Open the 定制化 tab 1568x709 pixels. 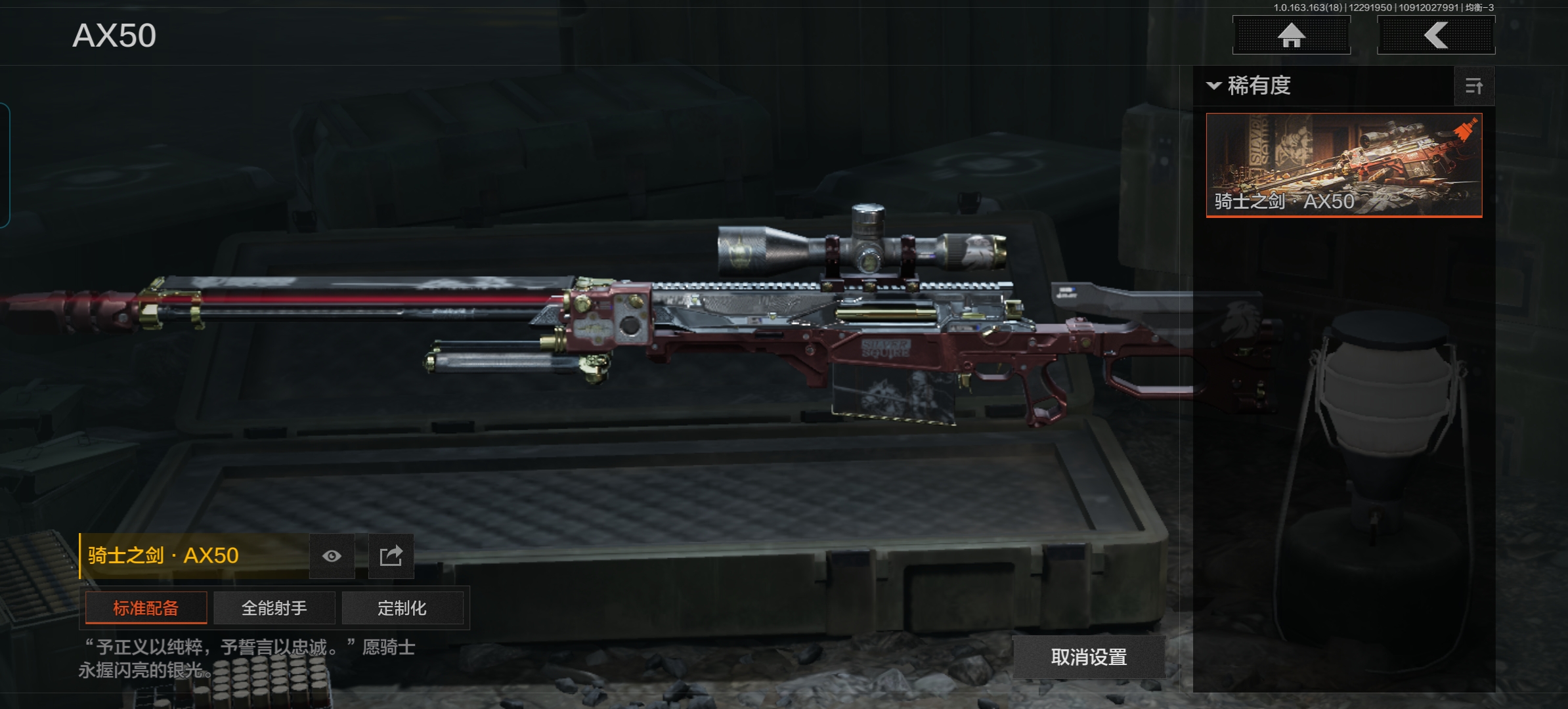coord(402,608)
